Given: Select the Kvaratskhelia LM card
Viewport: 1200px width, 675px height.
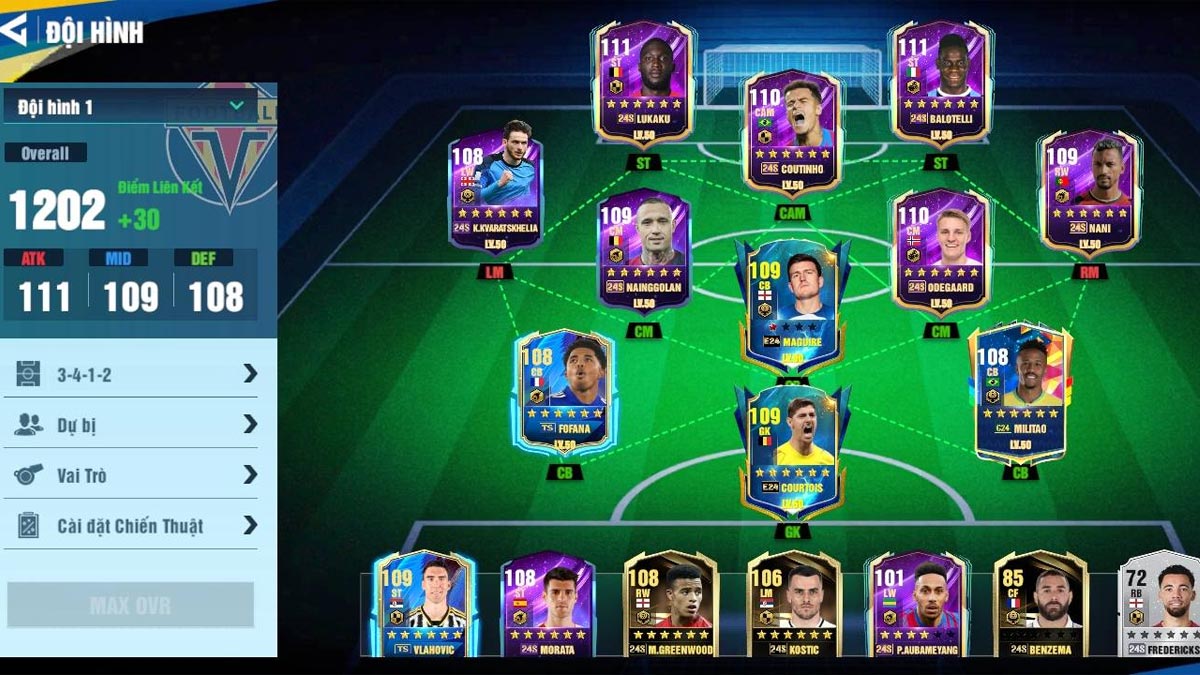Looking at the screenshot, I should [x=495, y=192].
